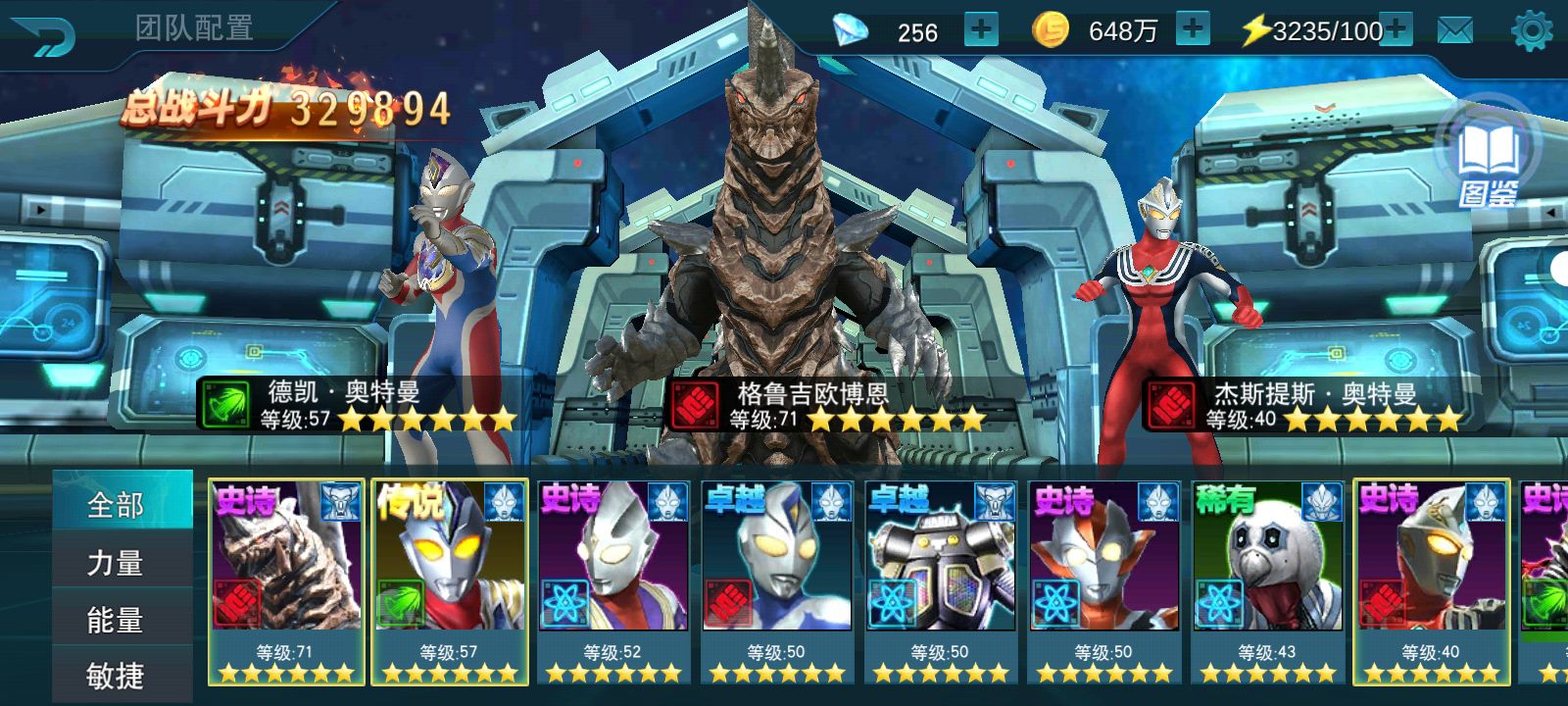Buy gold coins via the plus button
Screen dimensions: 1568x706
[x=1192, y=30]
